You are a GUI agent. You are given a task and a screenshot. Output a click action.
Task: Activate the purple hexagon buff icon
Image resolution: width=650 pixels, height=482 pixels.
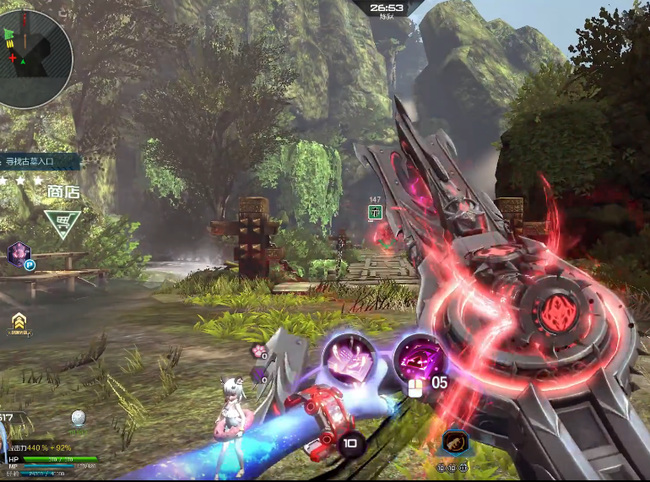pos(18,253)
